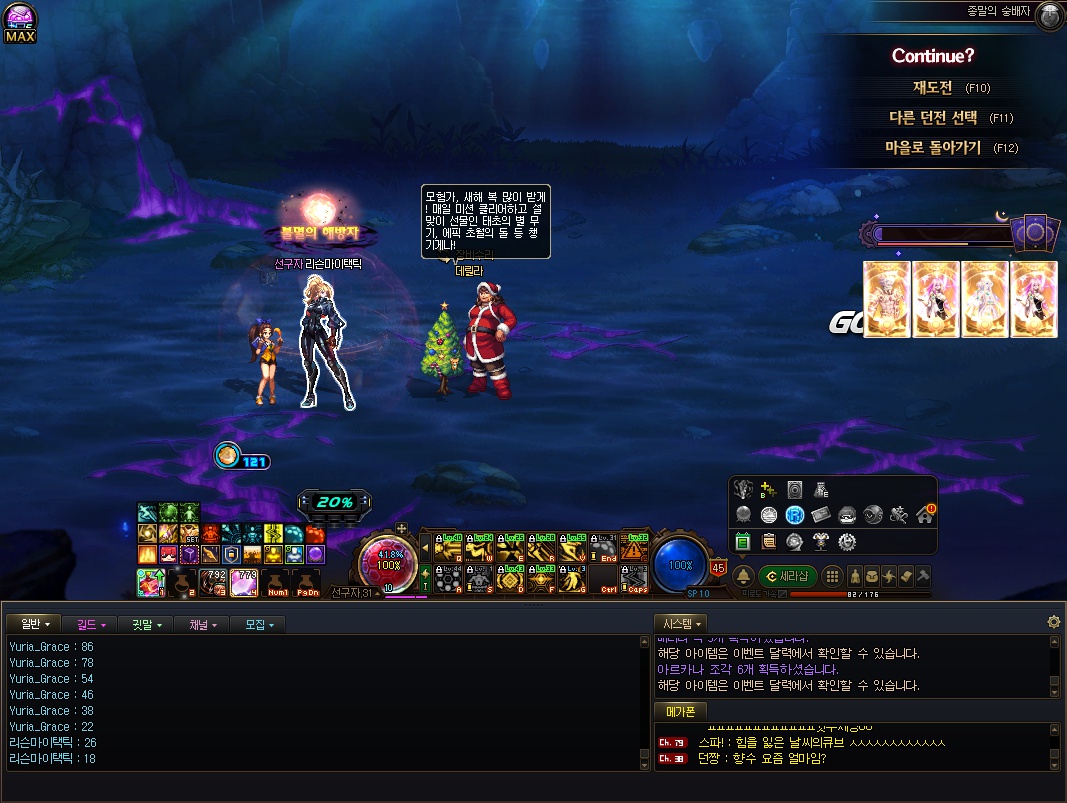The image size is (1067, 803).
Task: Open the grid menu button
Action: point(831,576)
